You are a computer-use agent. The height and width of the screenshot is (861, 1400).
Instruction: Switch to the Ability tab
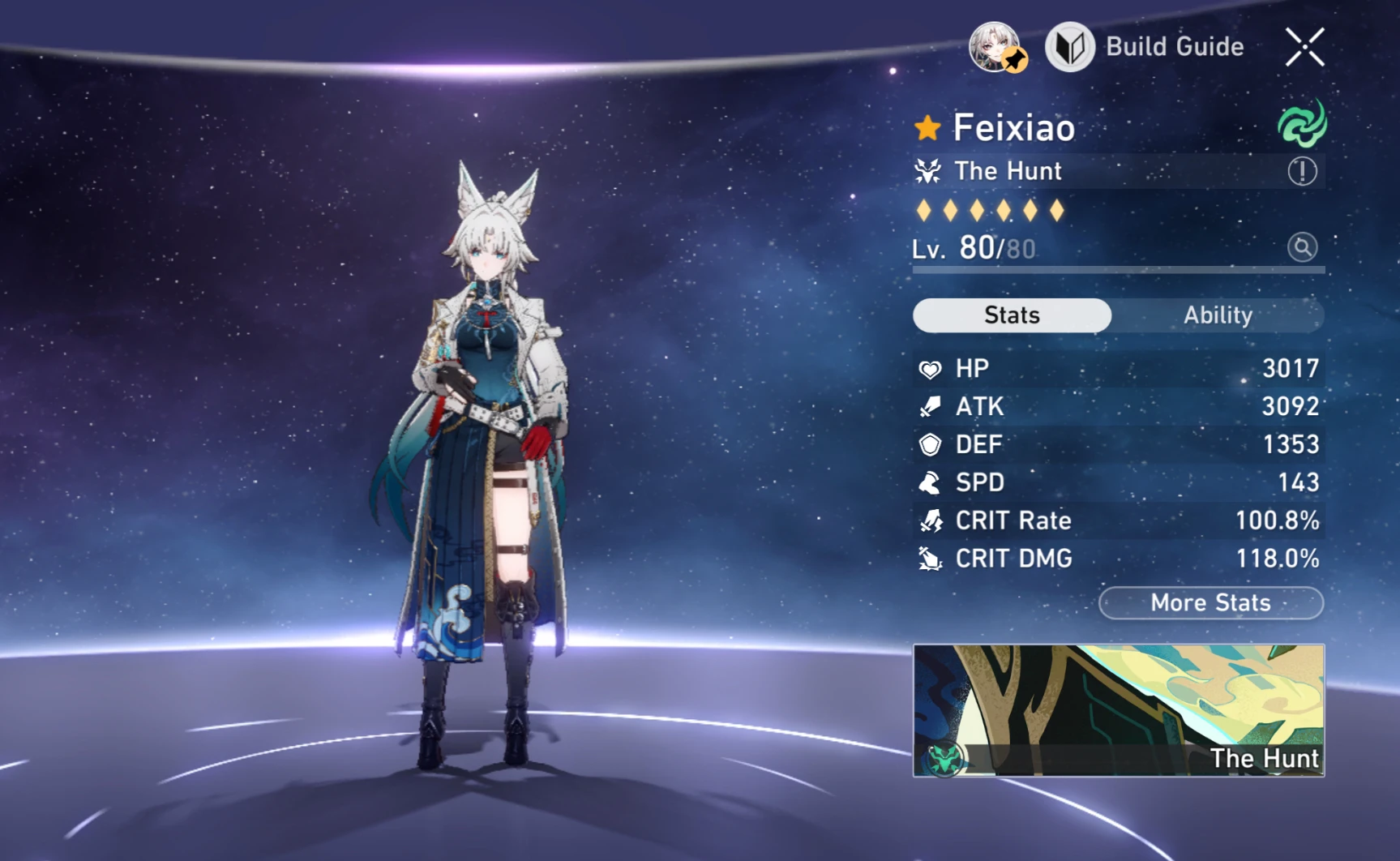click(x=1218, y=315)
